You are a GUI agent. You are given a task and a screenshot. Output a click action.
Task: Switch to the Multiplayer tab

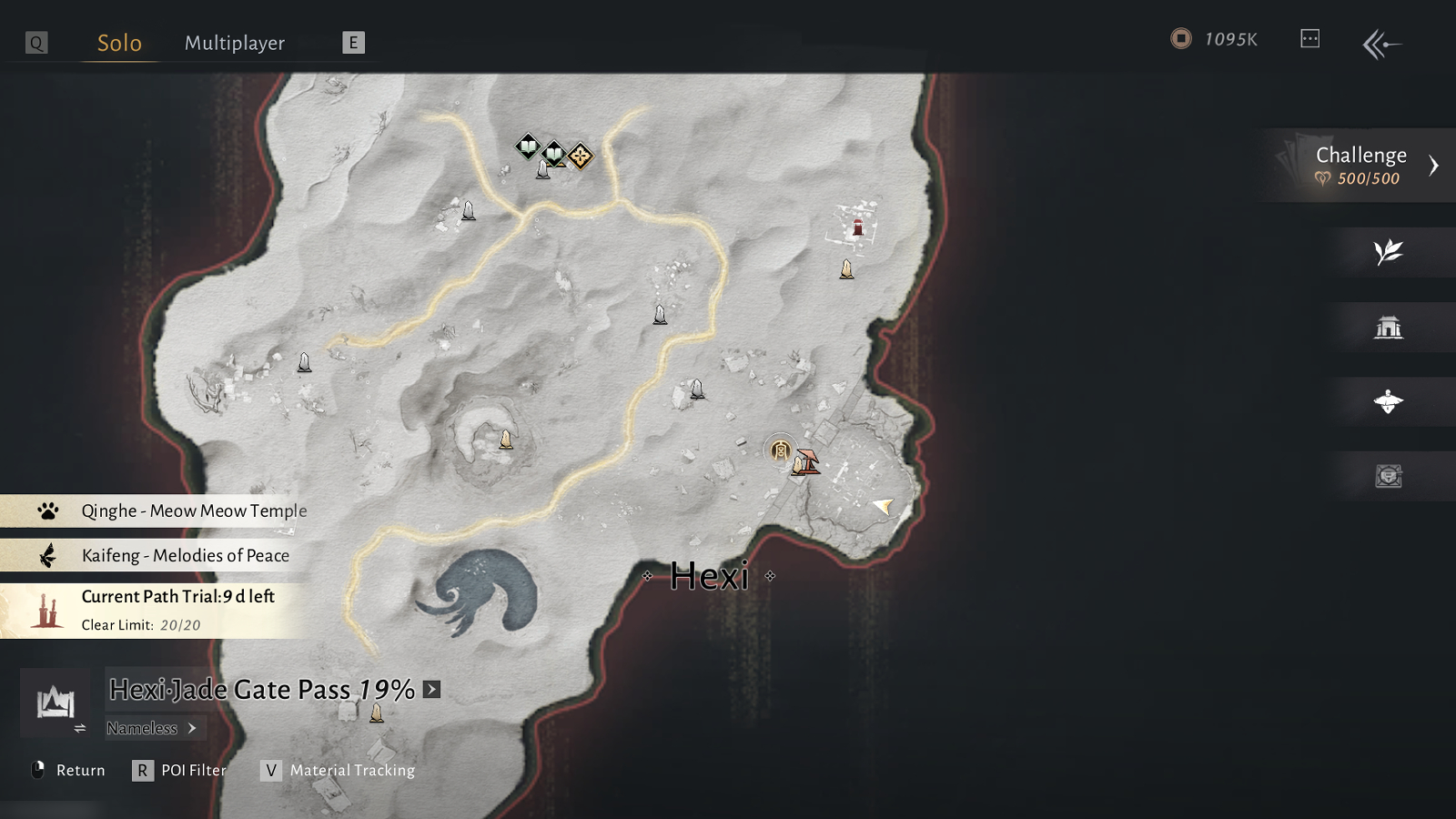[235, 43]
